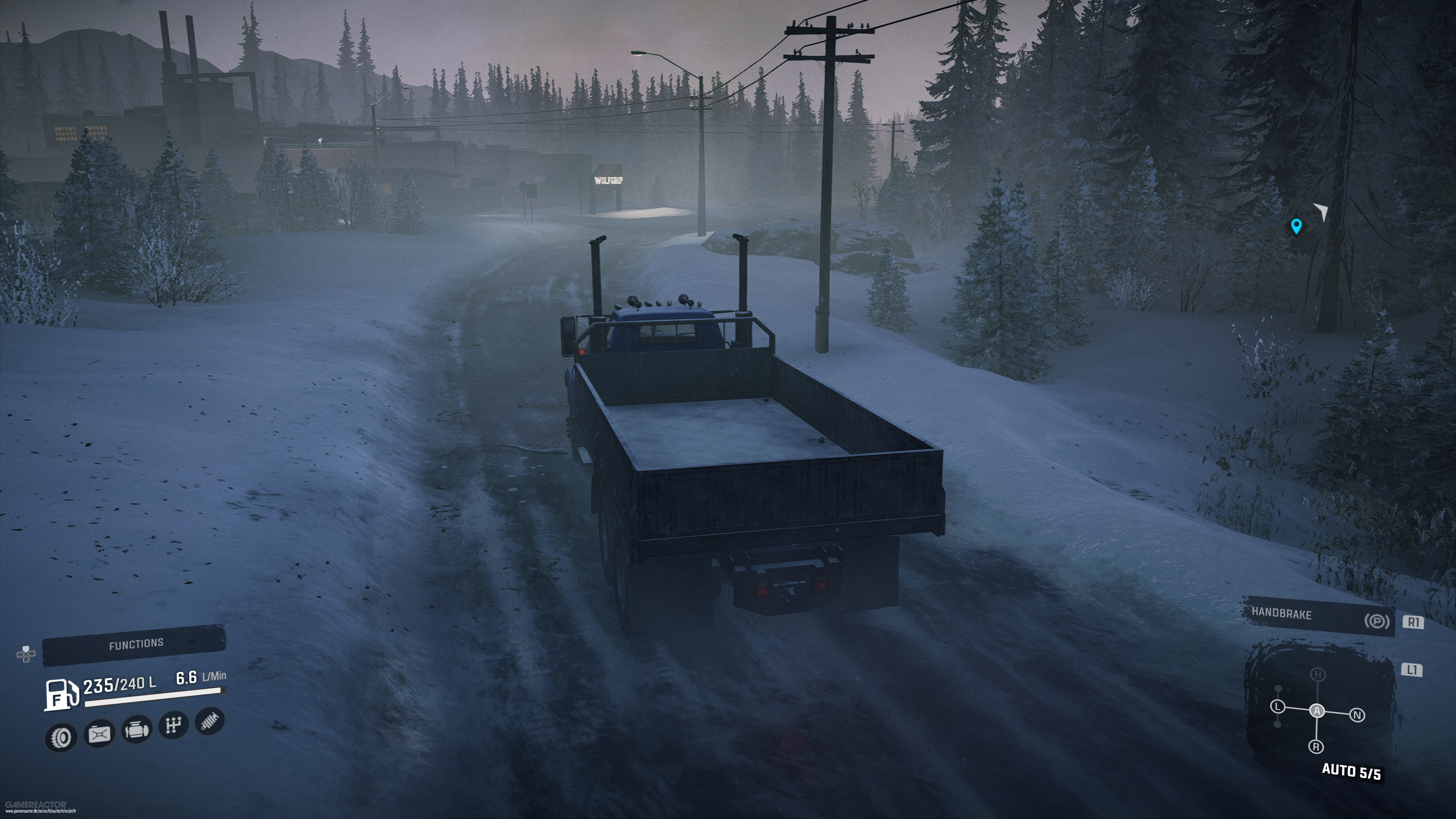
Task: Check the tire status icon
Action: (61, 737)
